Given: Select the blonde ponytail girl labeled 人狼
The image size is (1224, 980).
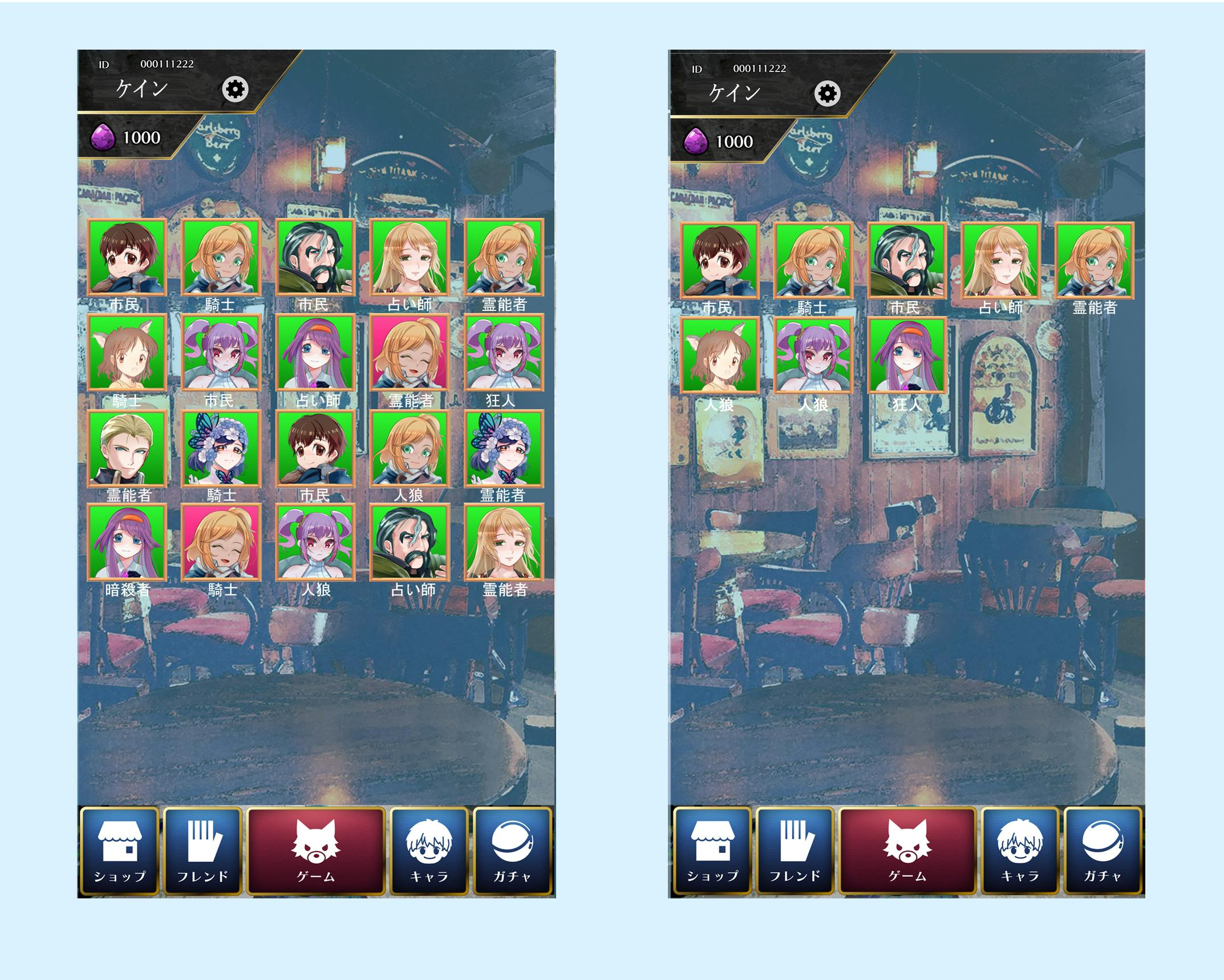Looking at the screenshot, I should (x=410, y=448).
